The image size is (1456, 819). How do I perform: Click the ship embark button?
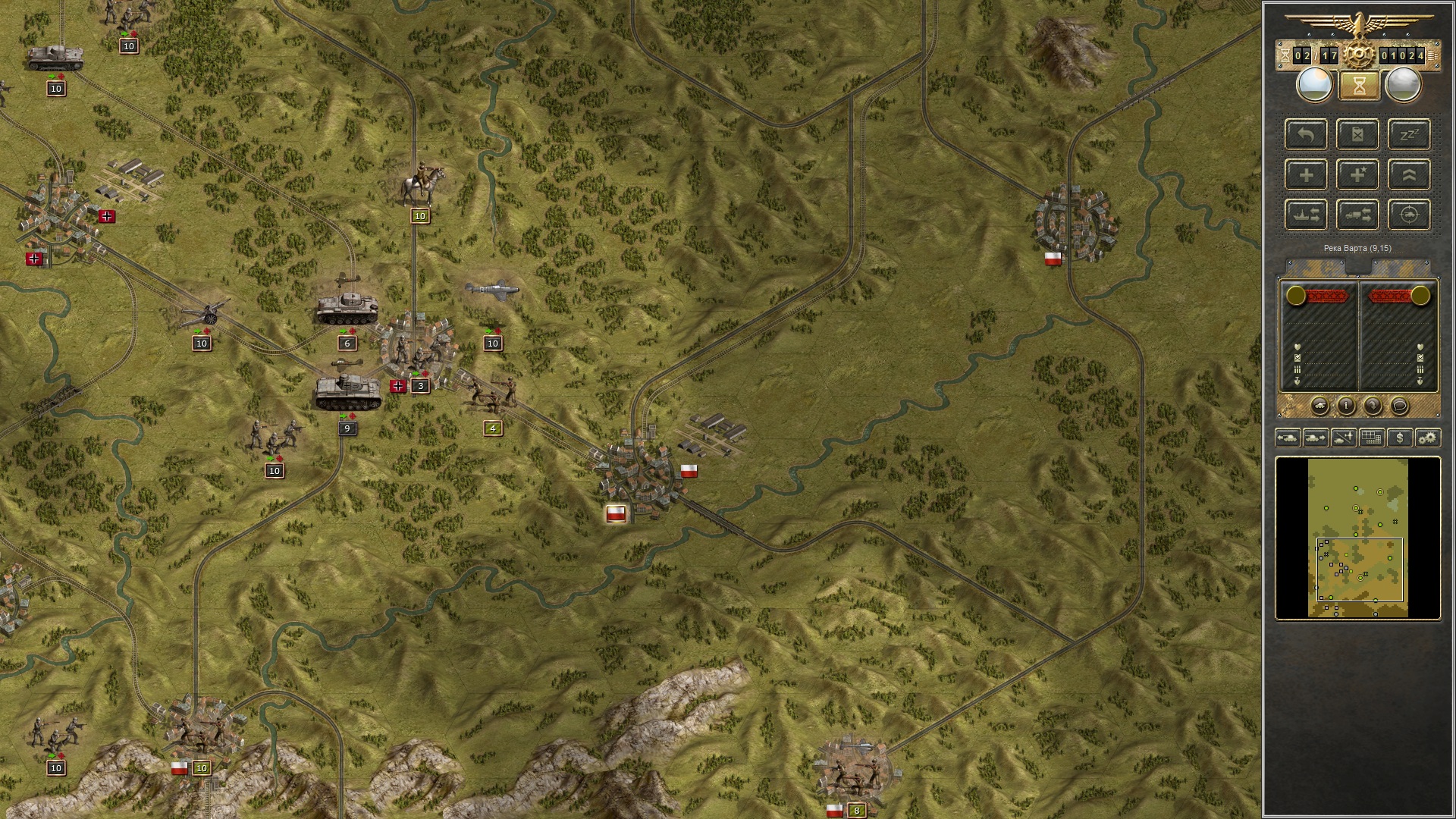[1306, 215]
